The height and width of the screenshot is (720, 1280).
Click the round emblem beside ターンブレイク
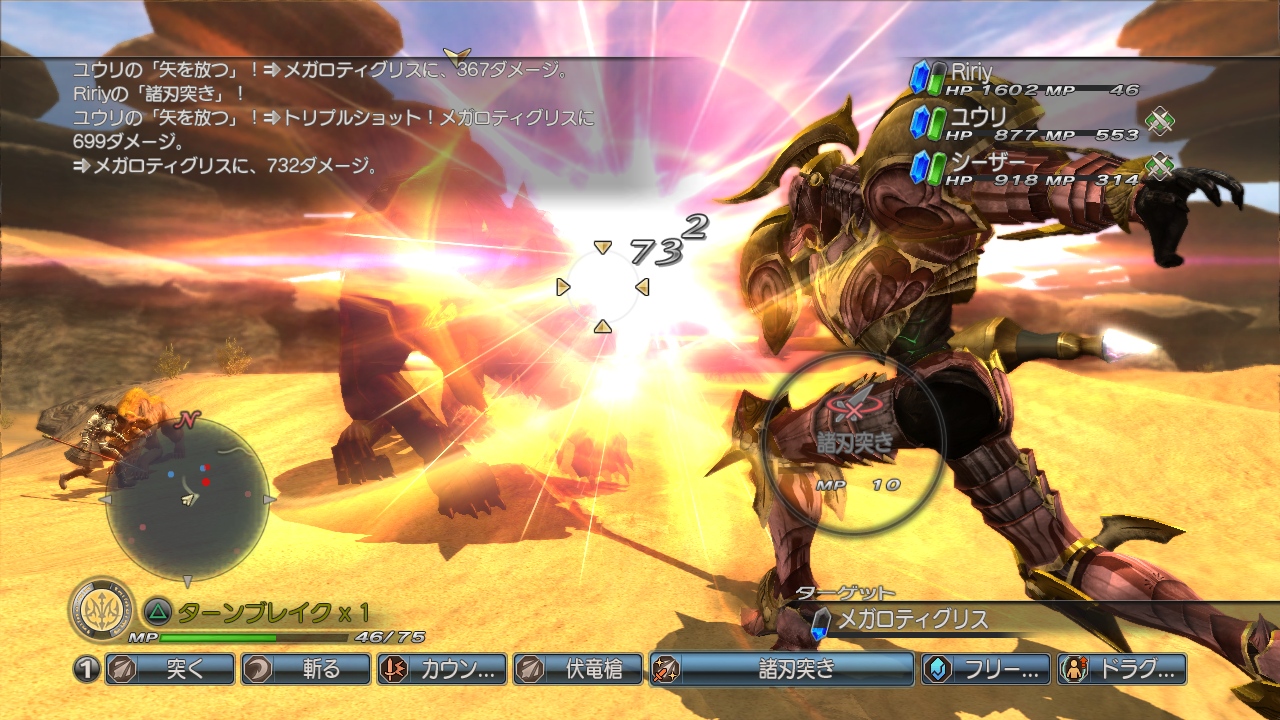pos(102,609)
